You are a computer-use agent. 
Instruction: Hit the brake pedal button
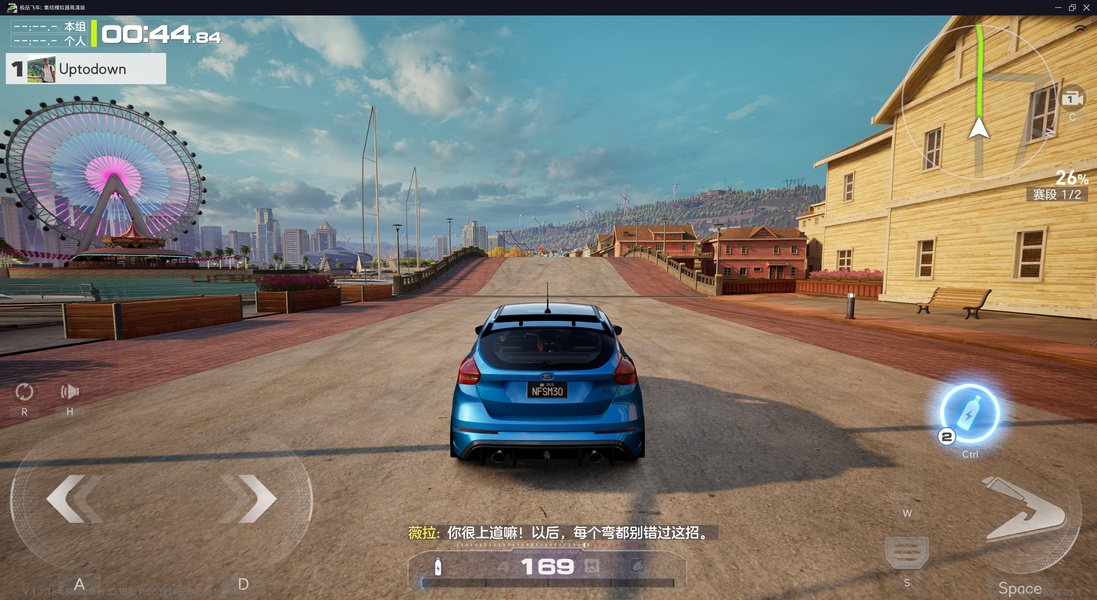(907, 552)
